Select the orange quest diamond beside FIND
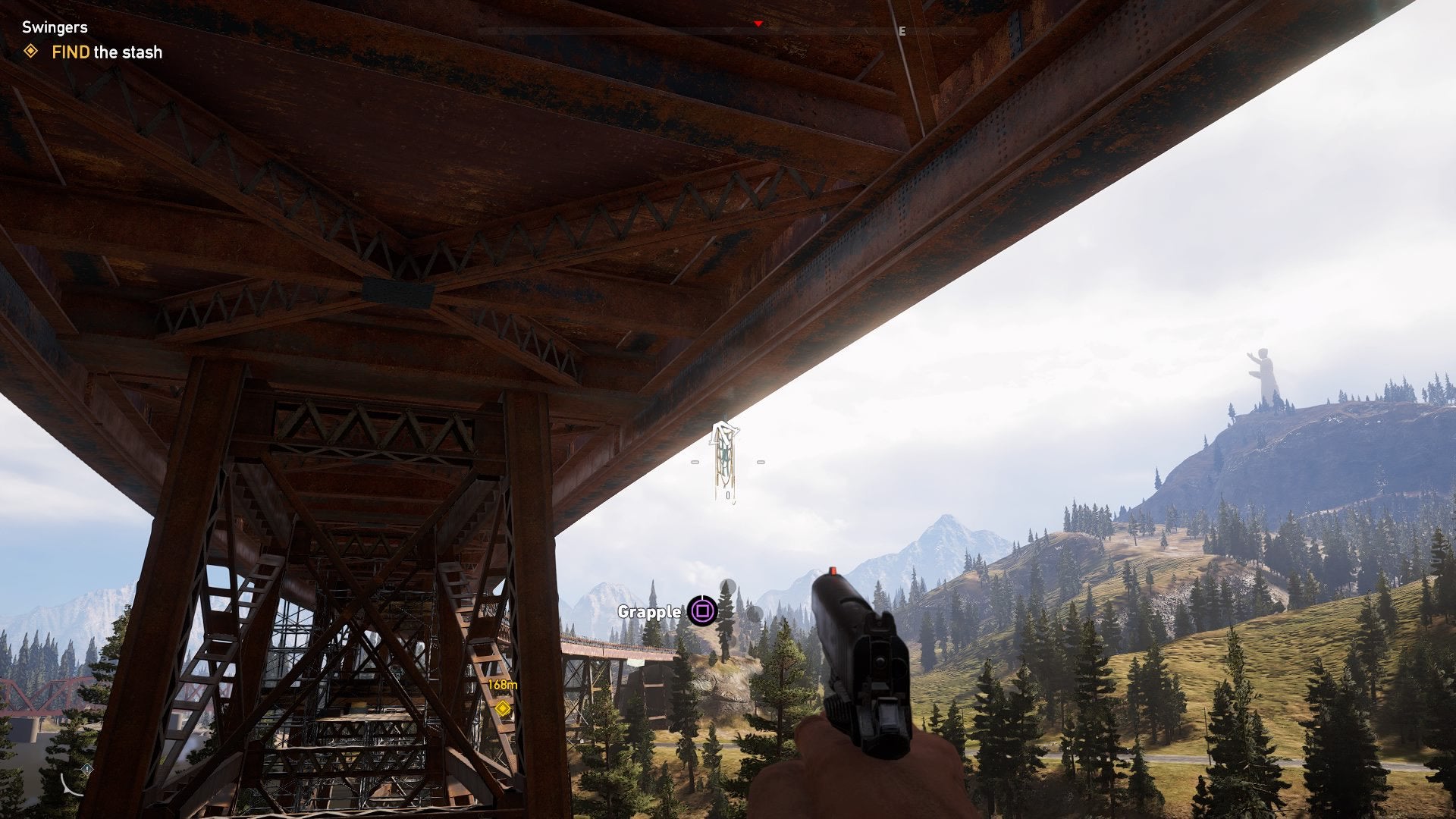The image size is (1456, 819). click(x=30, y=52)
